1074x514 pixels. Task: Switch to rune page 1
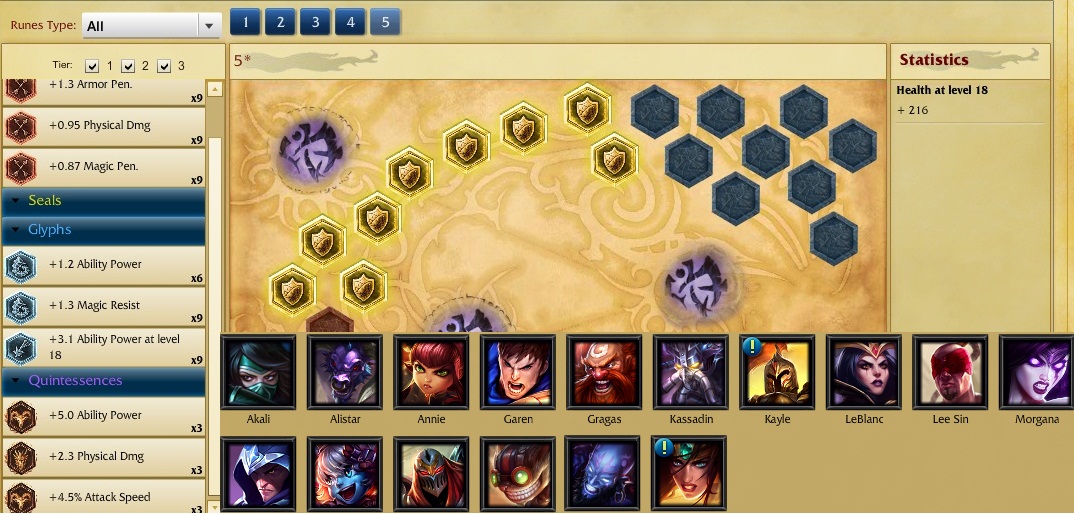246,22
